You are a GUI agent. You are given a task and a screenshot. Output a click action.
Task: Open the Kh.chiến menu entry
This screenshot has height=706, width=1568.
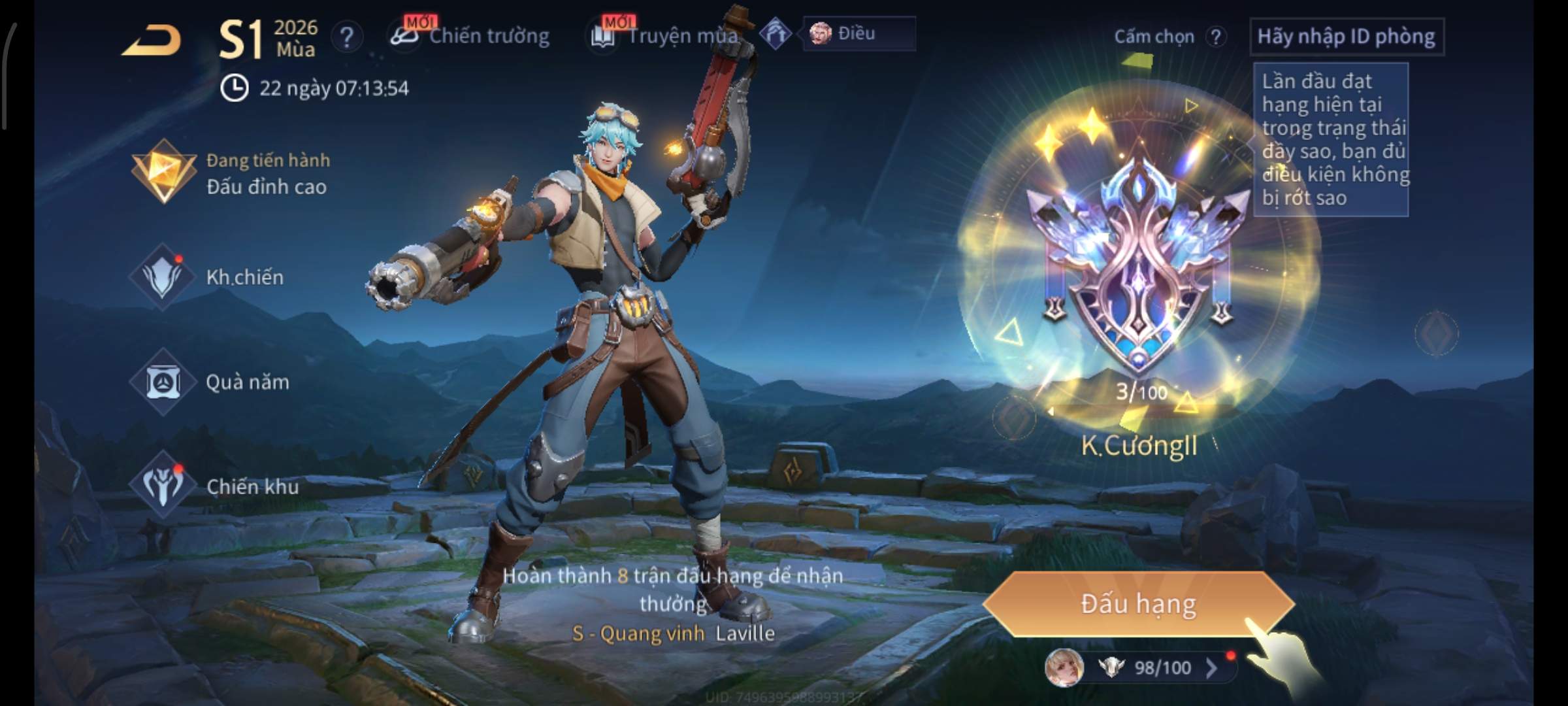click(x=209, y=277)
